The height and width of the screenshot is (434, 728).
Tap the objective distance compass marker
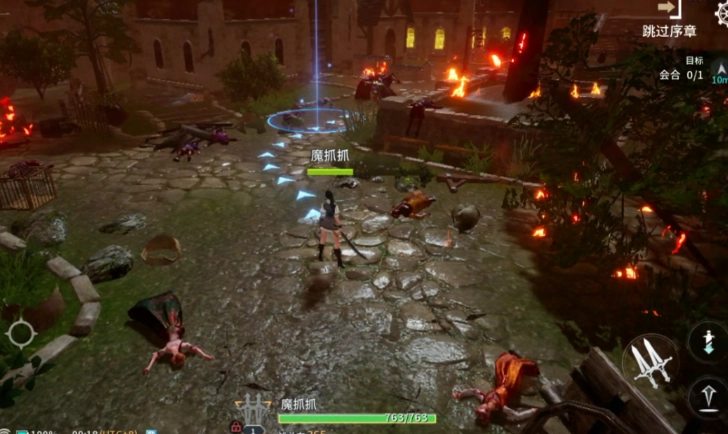pos(719,73)
